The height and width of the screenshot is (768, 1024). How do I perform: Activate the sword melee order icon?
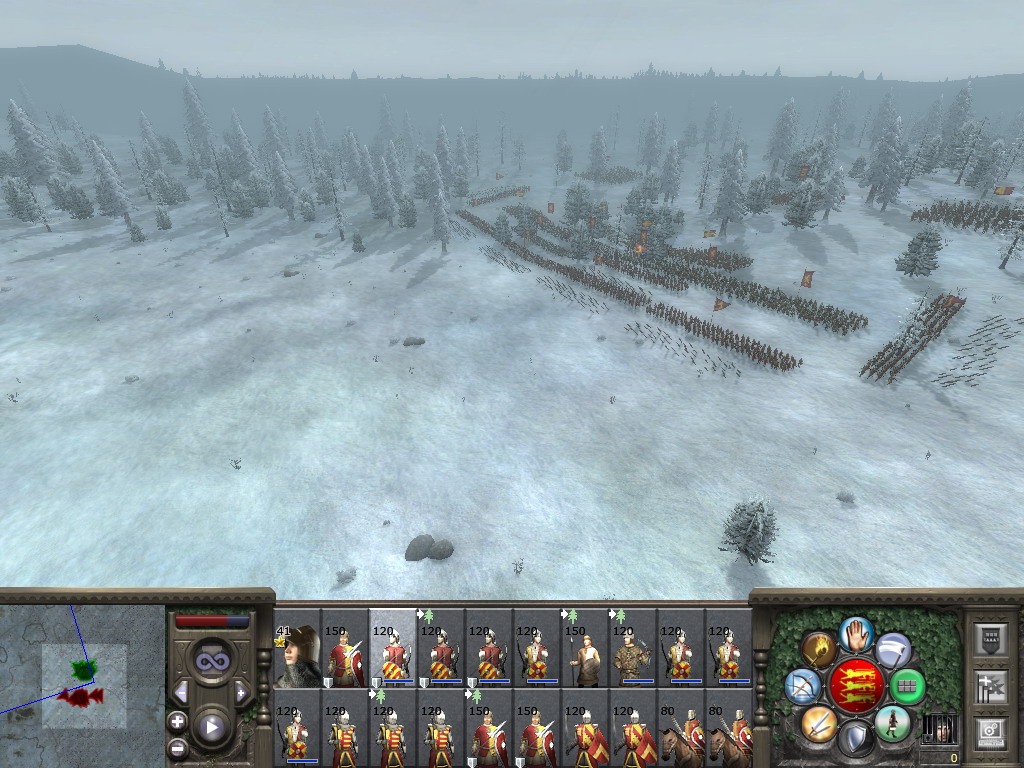pos(819,722)
